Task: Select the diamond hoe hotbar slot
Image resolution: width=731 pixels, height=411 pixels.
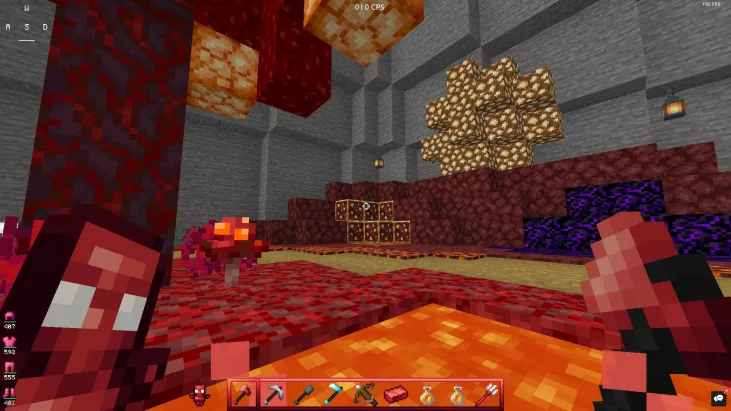Action: tap(333, 395)
